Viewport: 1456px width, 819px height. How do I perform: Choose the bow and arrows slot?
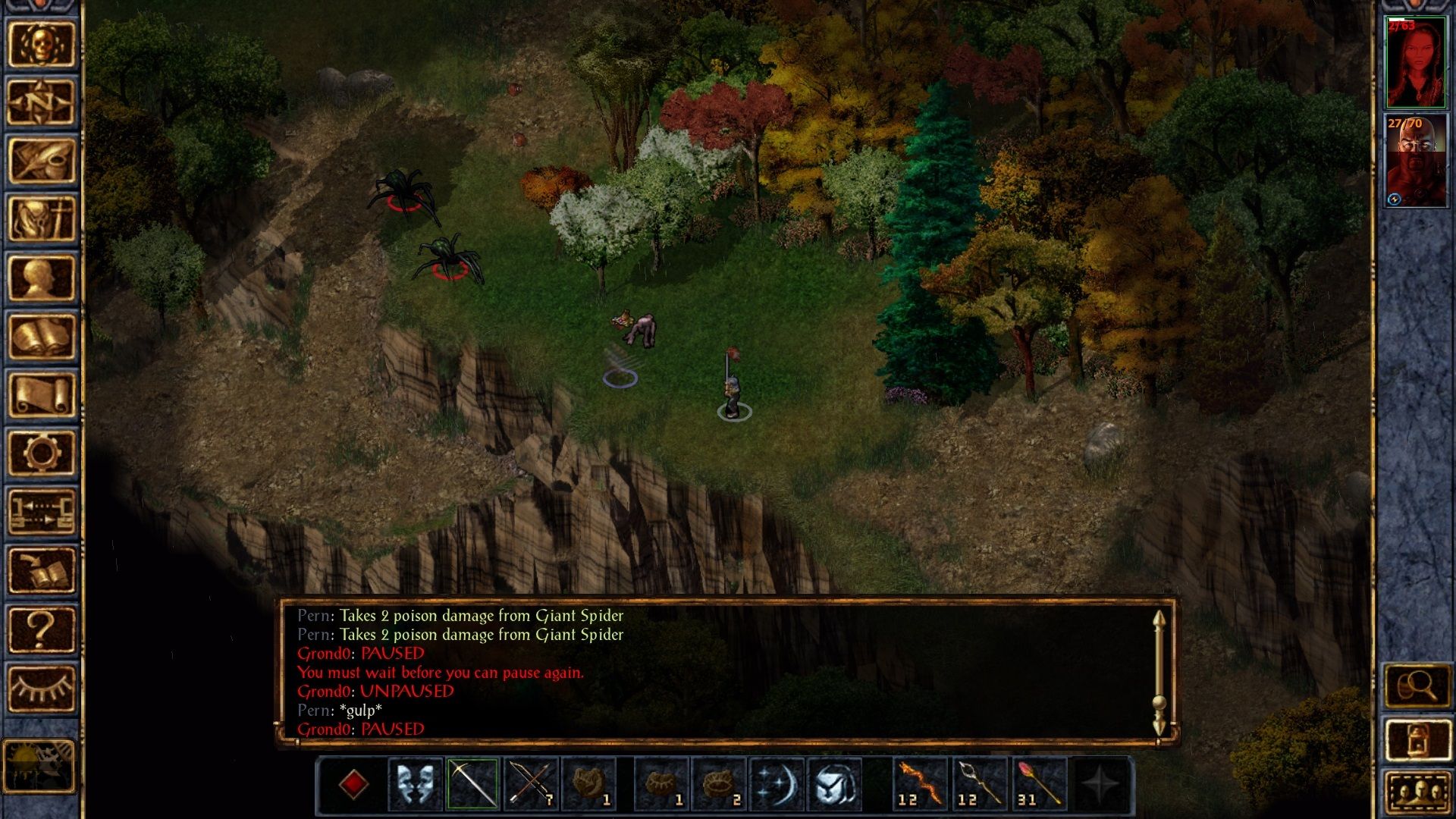[531, 783]
